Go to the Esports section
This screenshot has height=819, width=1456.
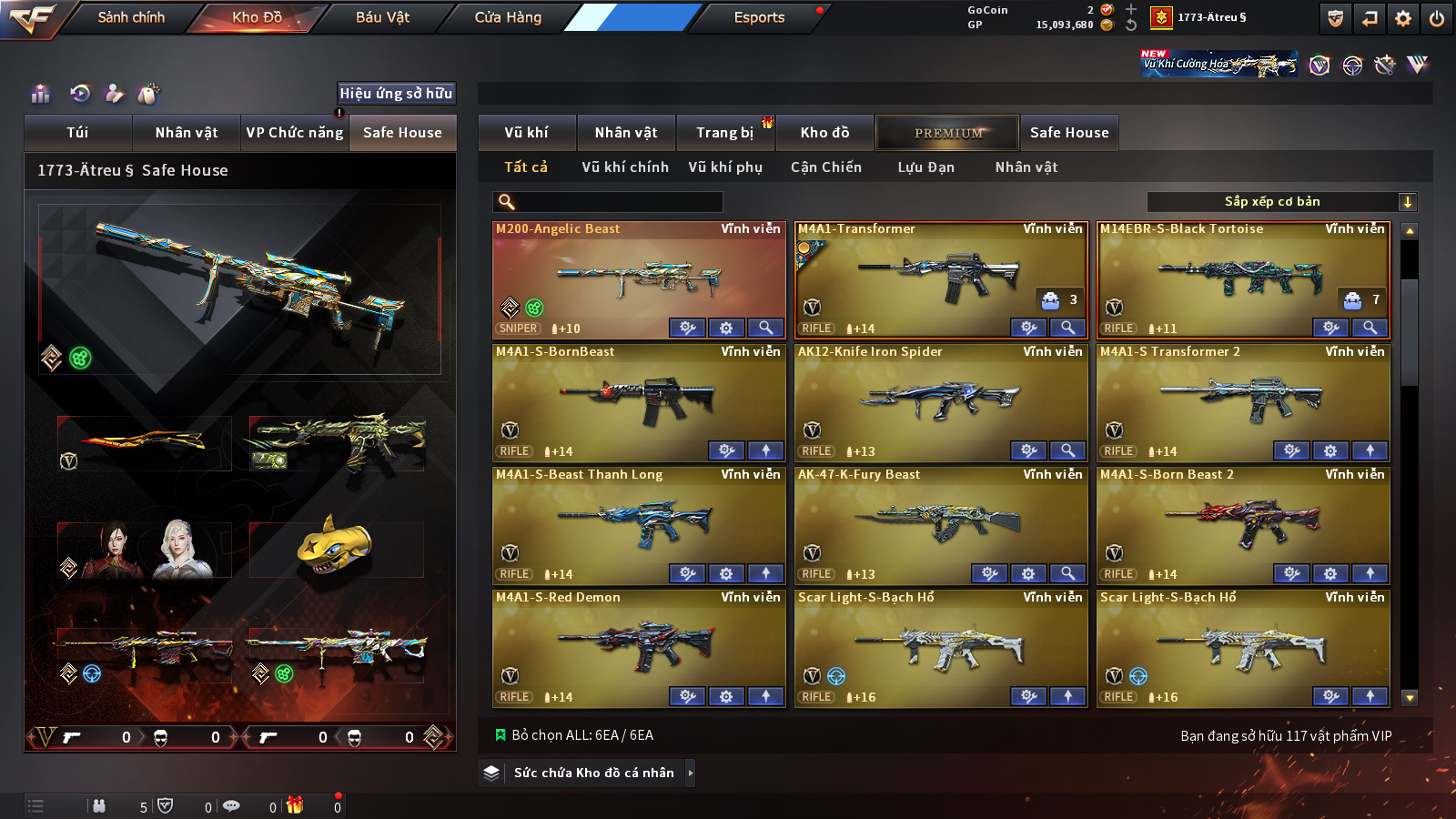[759, 17]
